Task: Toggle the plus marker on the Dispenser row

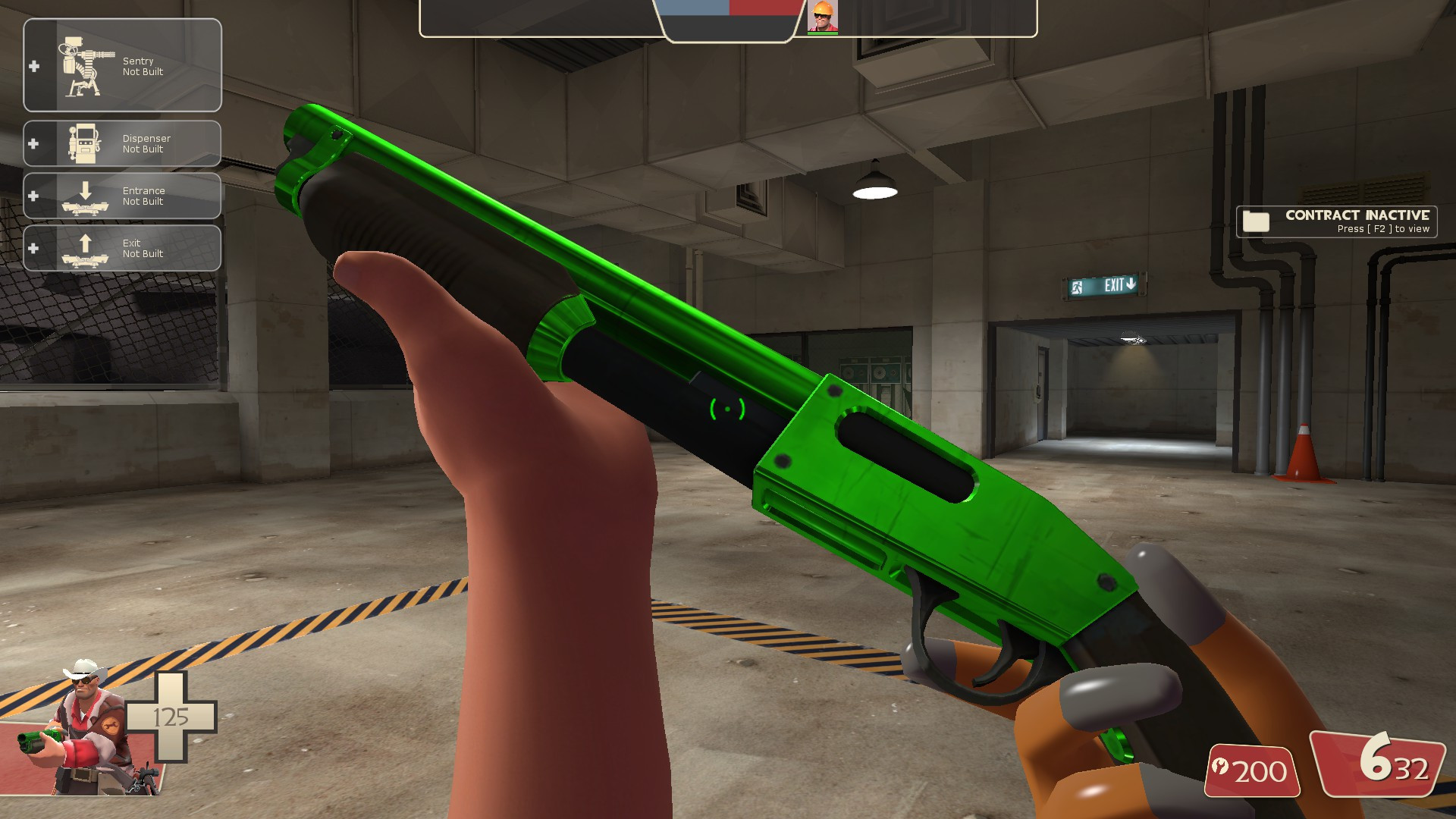Action: [32, 143]
